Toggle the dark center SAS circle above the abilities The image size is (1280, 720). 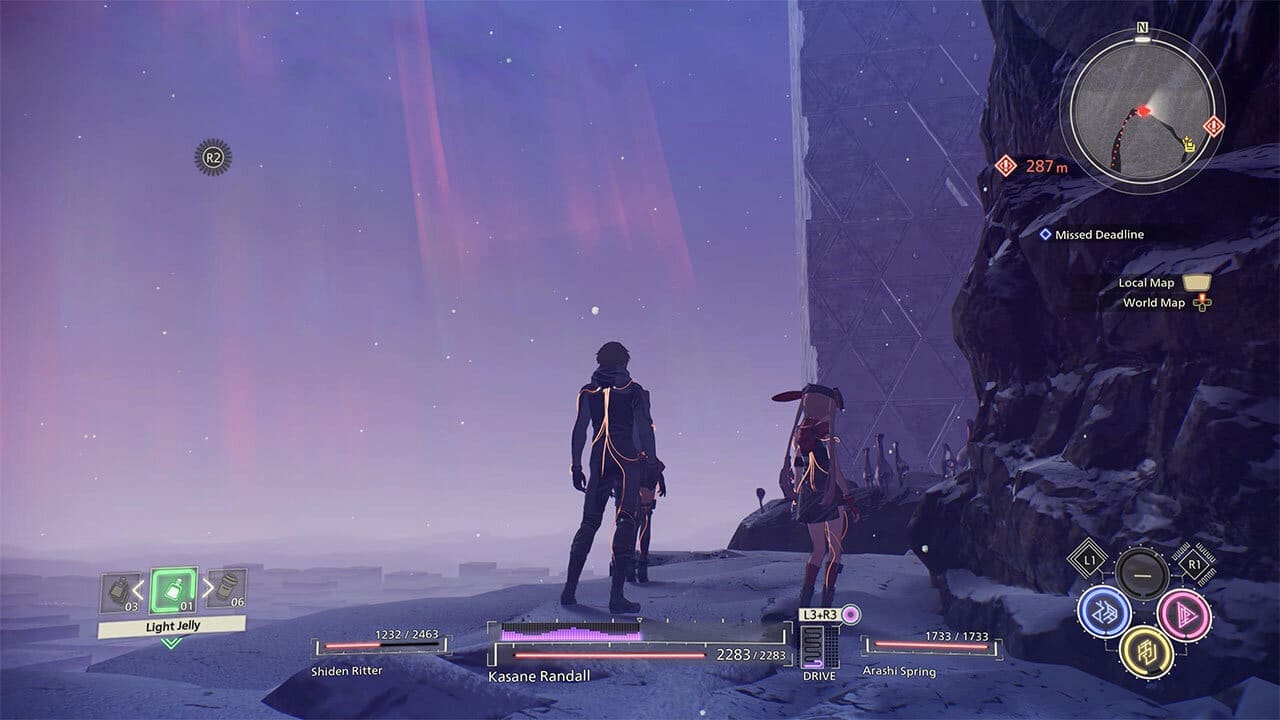(1141, 573)
